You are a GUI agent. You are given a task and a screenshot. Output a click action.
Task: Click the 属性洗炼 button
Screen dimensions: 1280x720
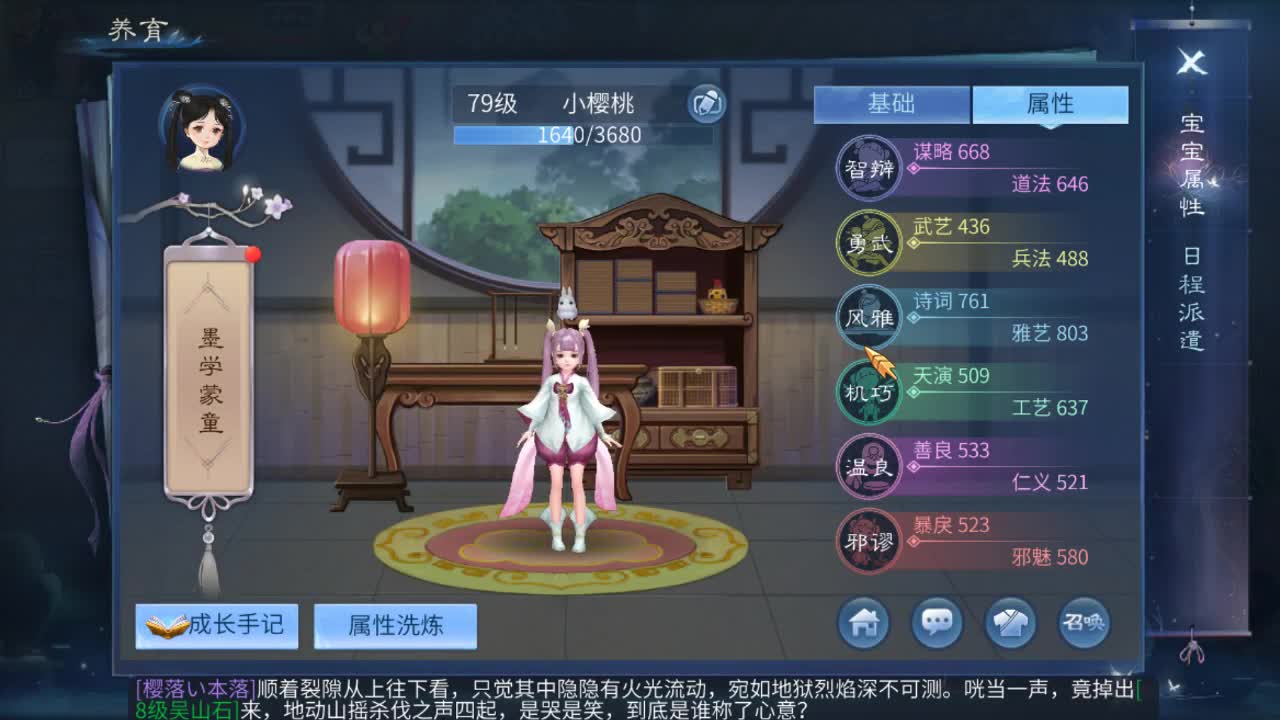(394, 624)
